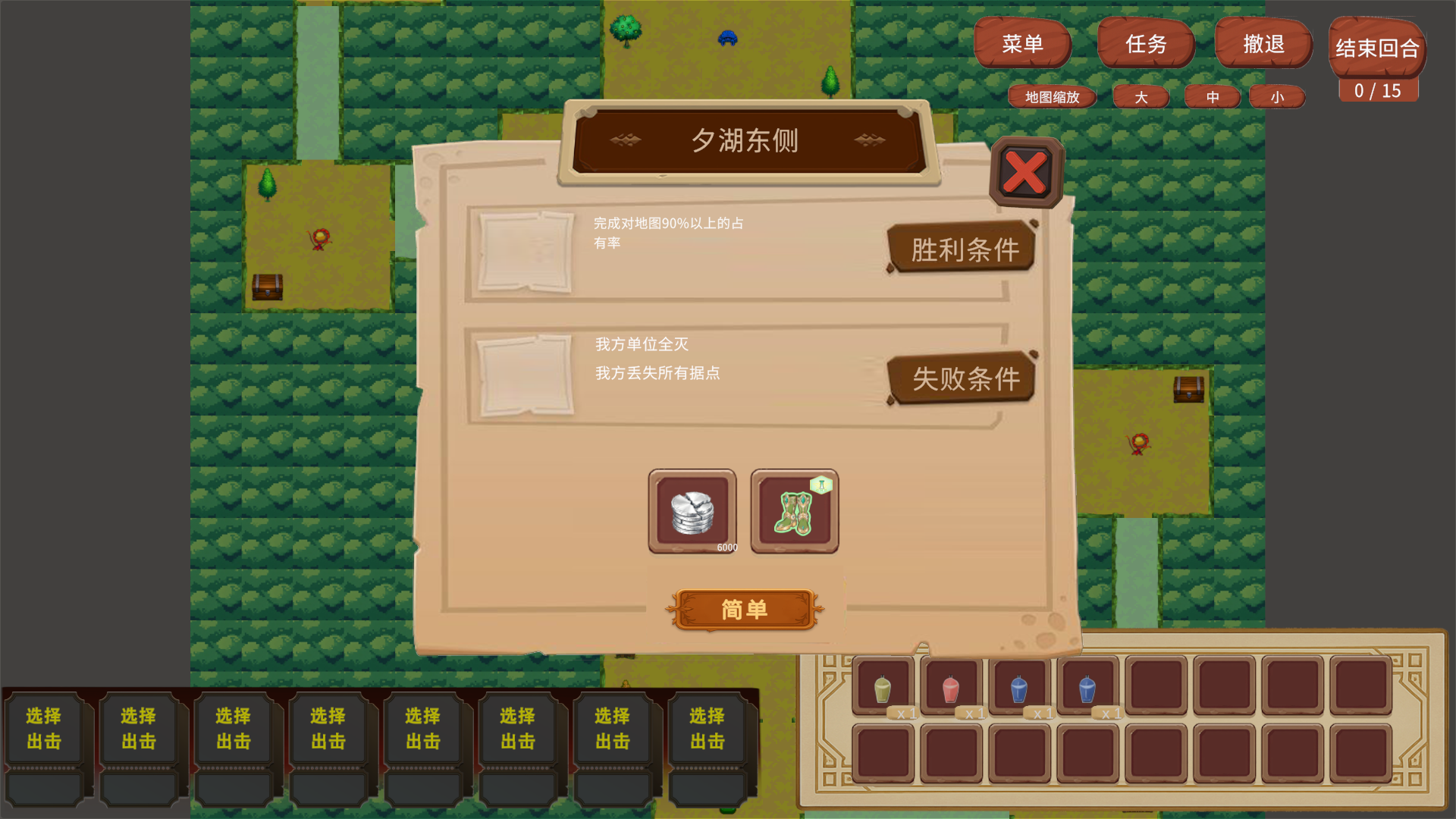Click 撤退 to retreat

point(1263,44)
